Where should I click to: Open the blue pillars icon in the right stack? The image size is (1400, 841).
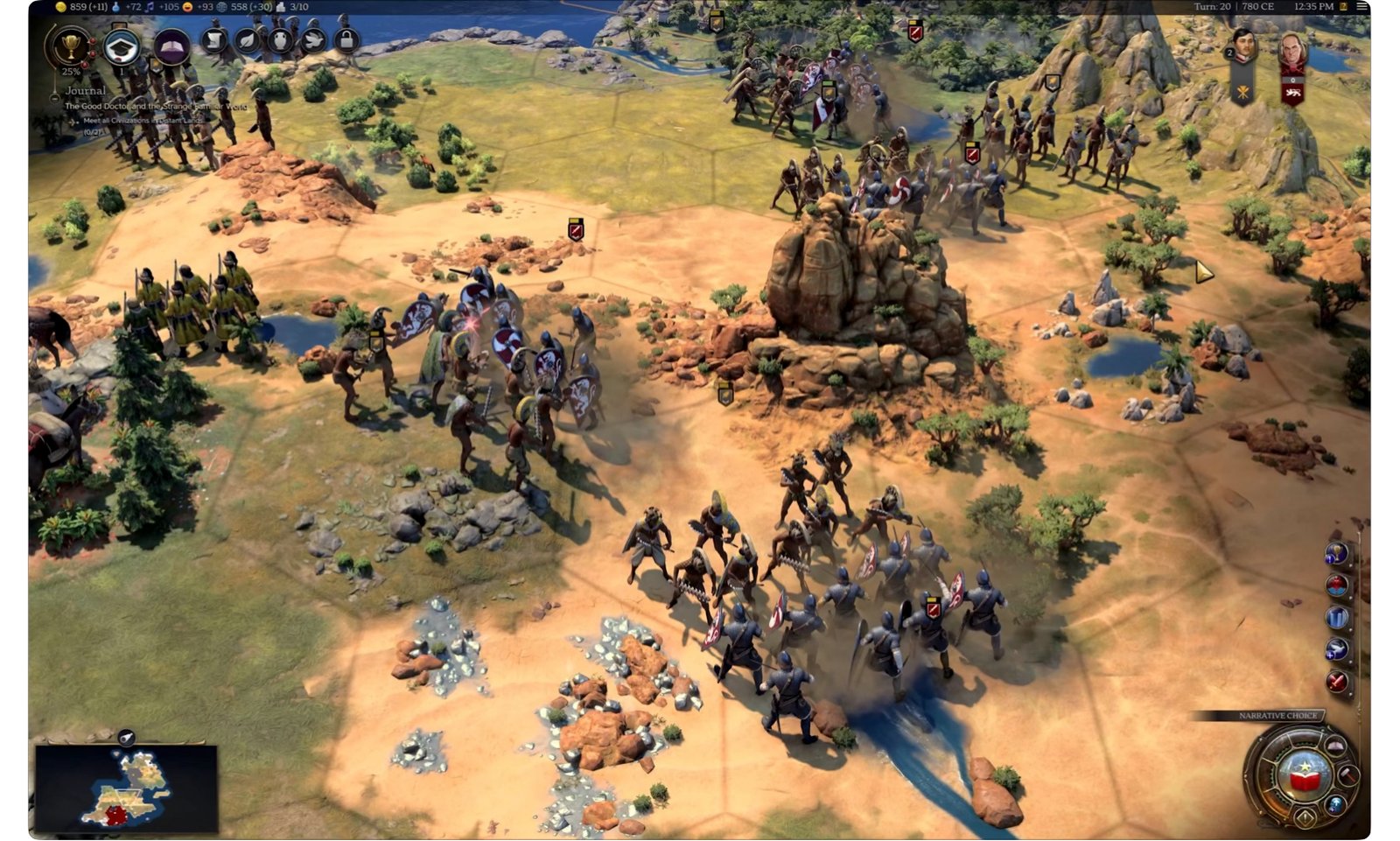pos(1337,617)
